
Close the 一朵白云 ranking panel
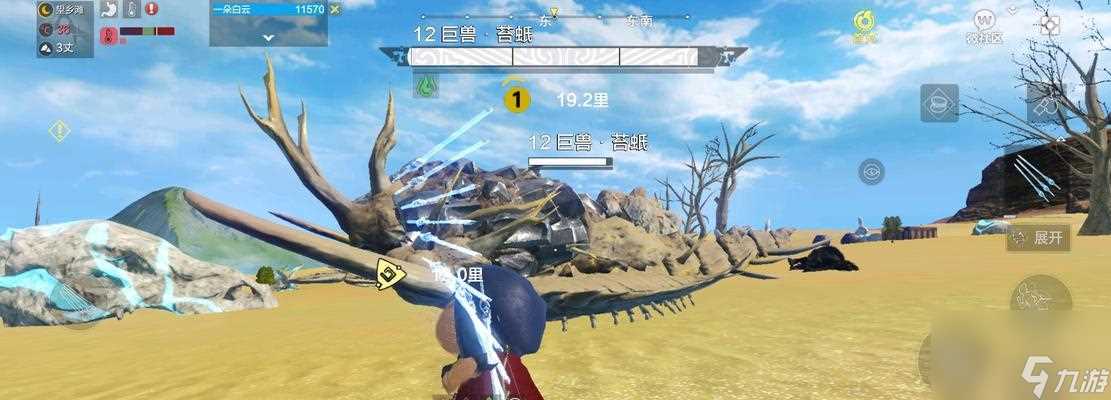pos(335,9)
